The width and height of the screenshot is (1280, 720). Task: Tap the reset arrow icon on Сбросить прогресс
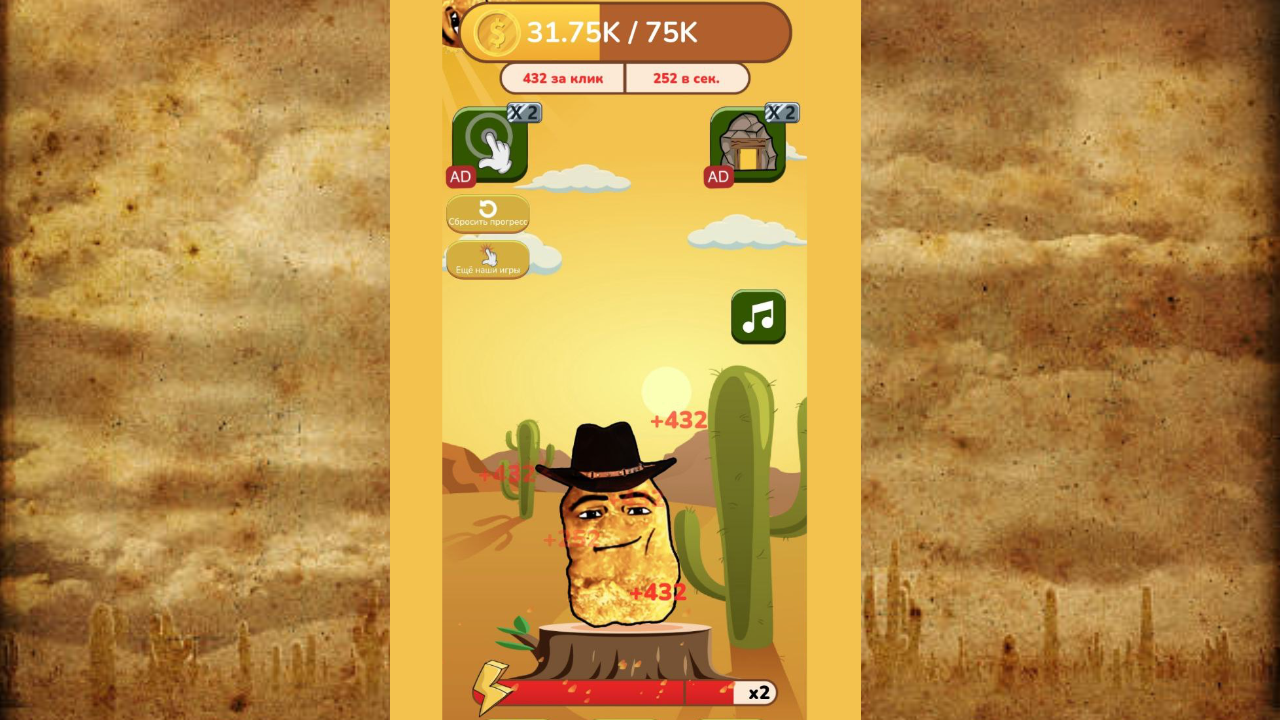[487, 209]
